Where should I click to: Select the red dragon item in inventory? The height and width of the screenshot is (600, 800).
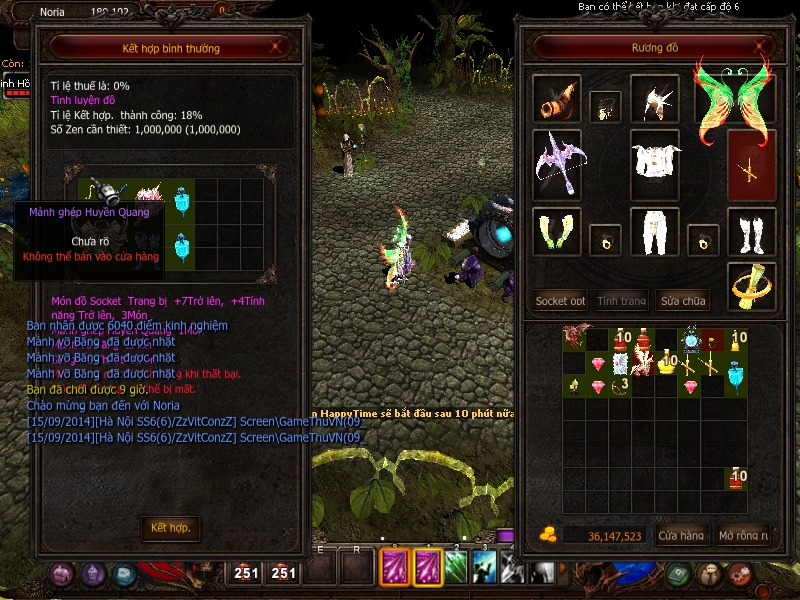(x=573, y=339)
